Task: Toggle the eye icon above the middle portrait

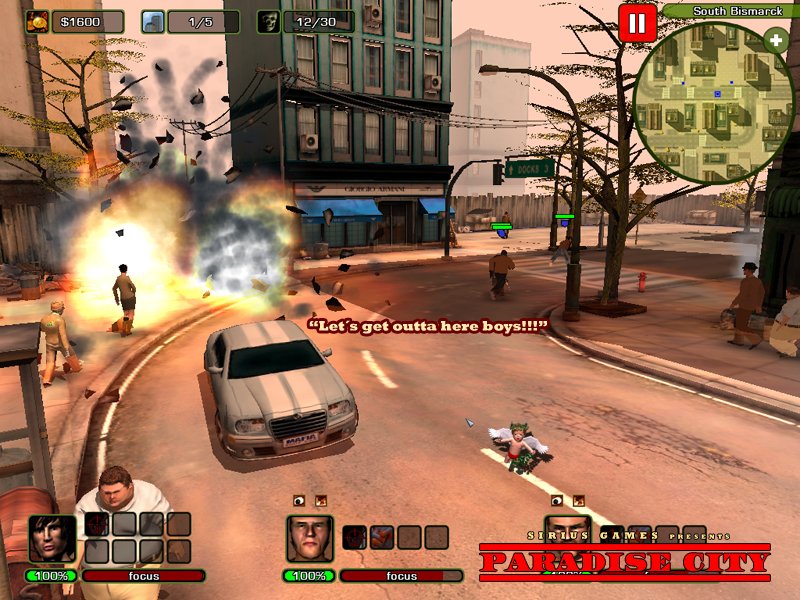Action: [x=298, y=500]
